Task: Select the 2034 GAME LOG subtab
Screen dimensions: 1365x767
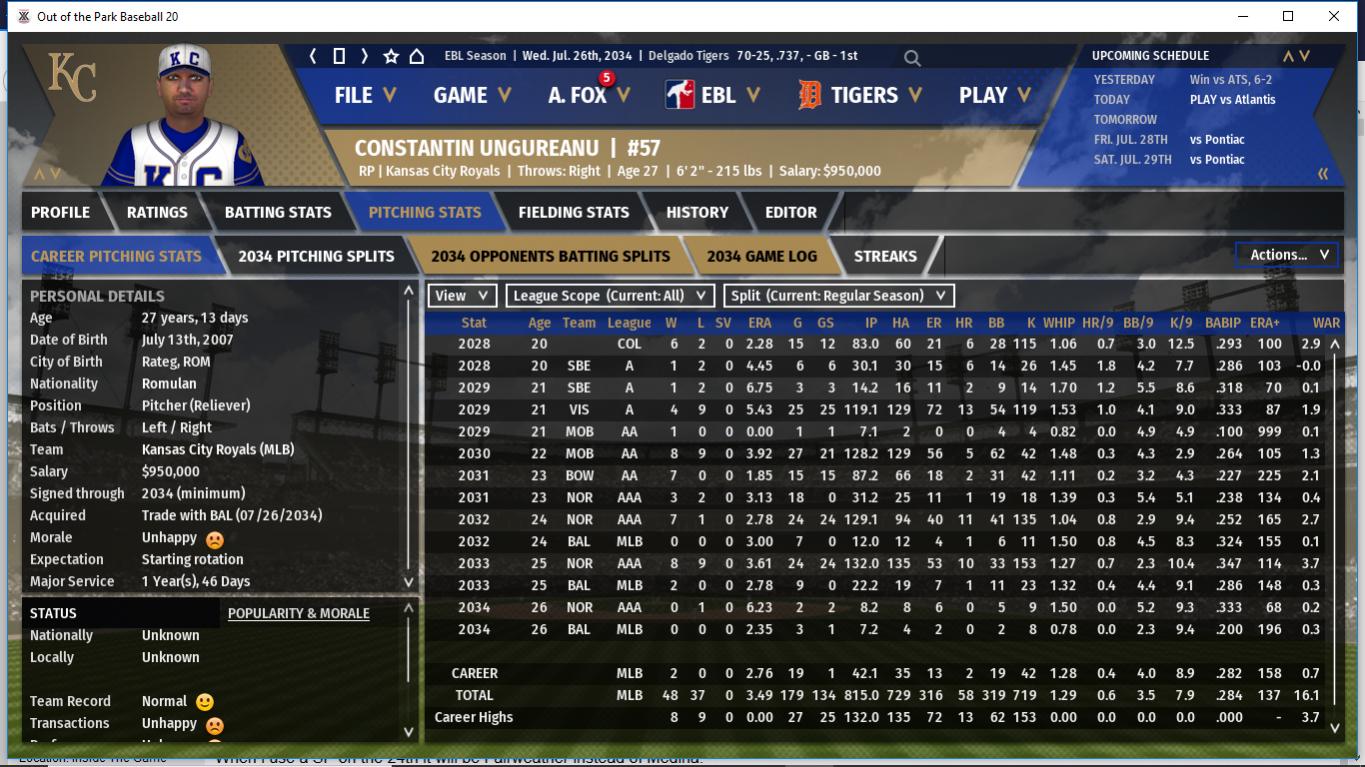Action: pyautogui.click(x=761, y=256)
